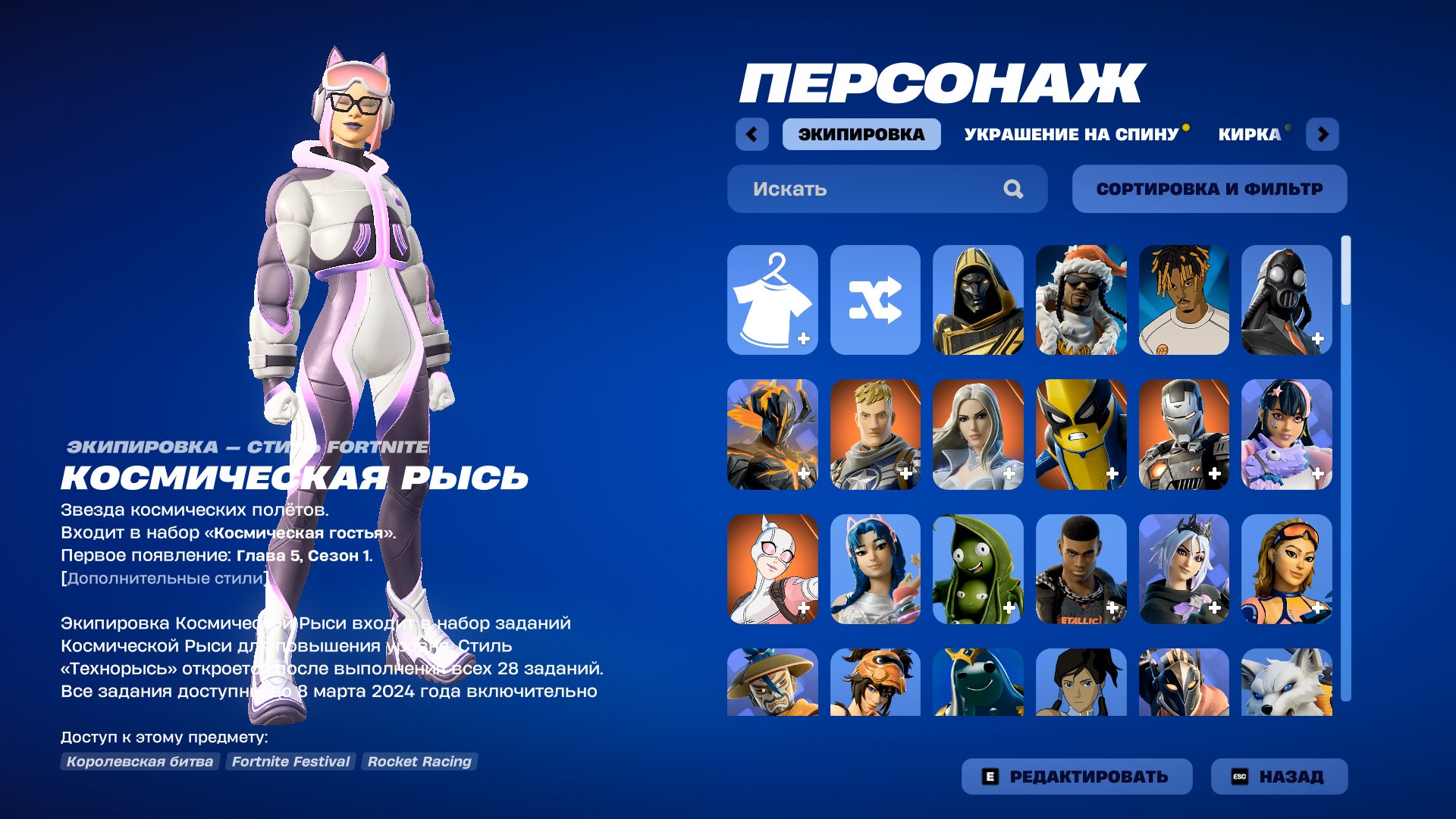
Task: Open the СОРТИРОВКА И ФИЛЬТР panel
Action: [x=1209, y=189]
